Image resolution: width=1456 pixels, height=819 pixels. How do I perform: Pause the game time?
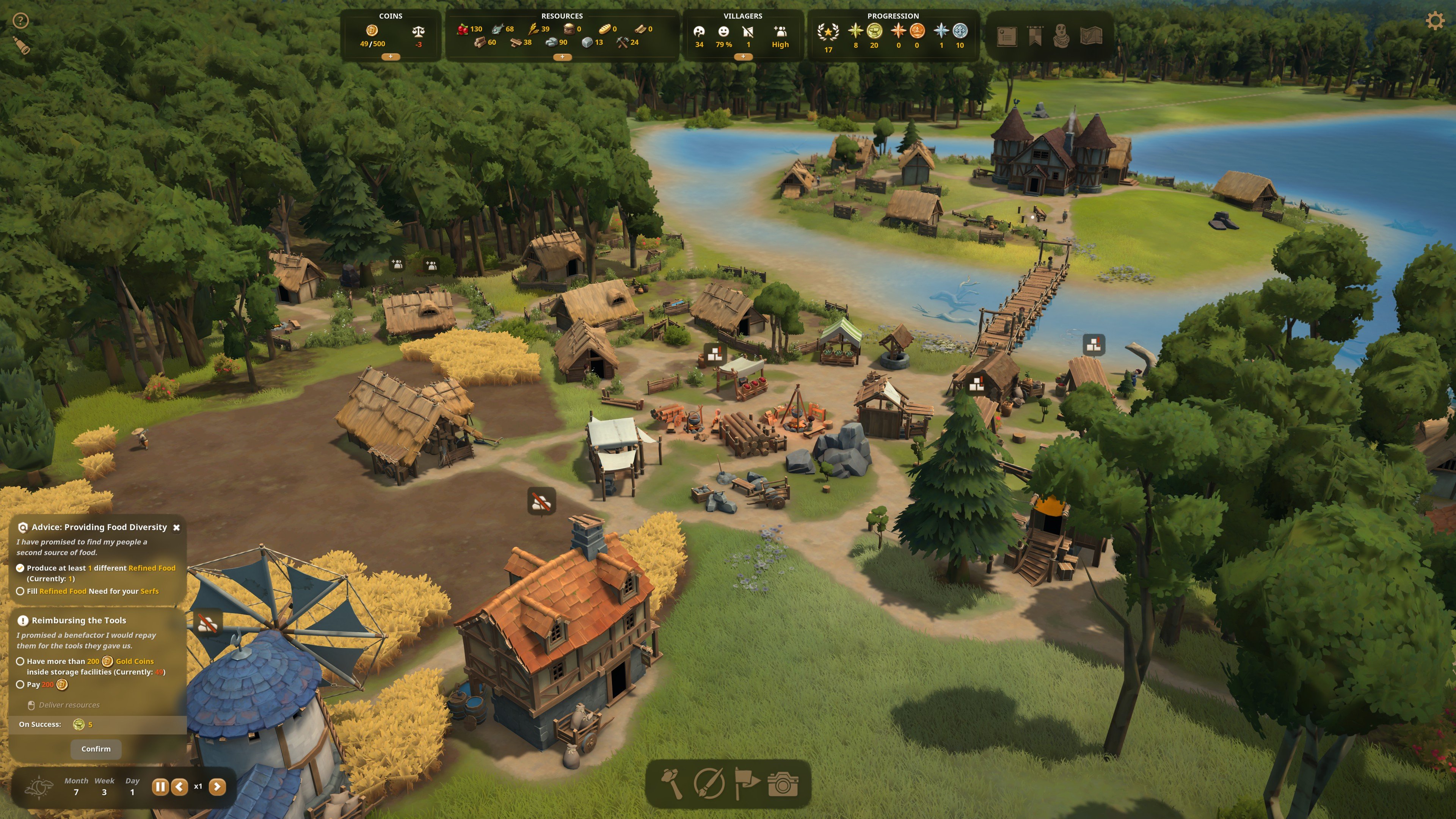[160, 787]
